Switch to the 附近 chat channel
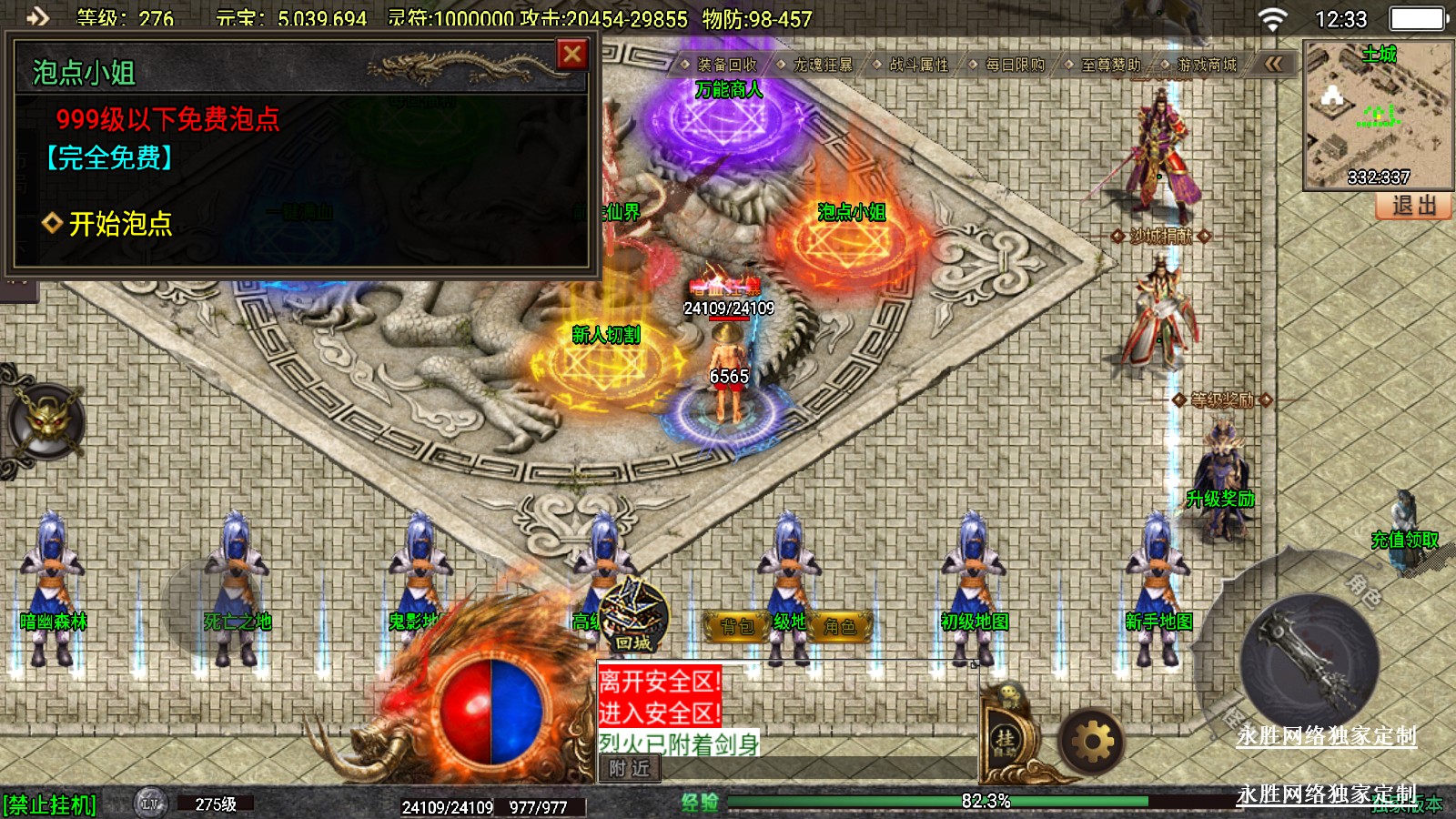 click(x=629, y=769)
